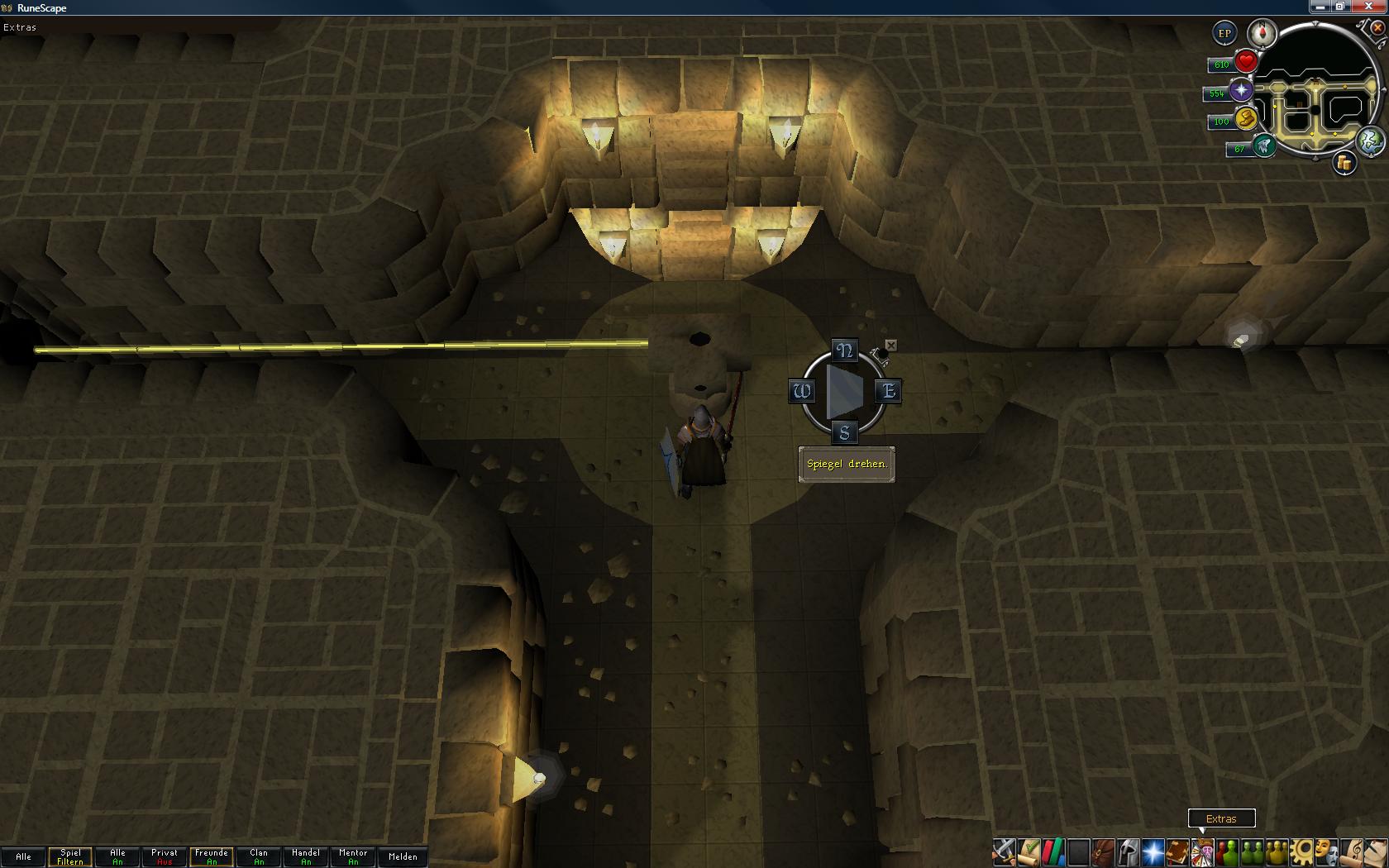Click the summoning wolf orb
This screenshot has width=1389, height=868.
[x=1264, y=146]
